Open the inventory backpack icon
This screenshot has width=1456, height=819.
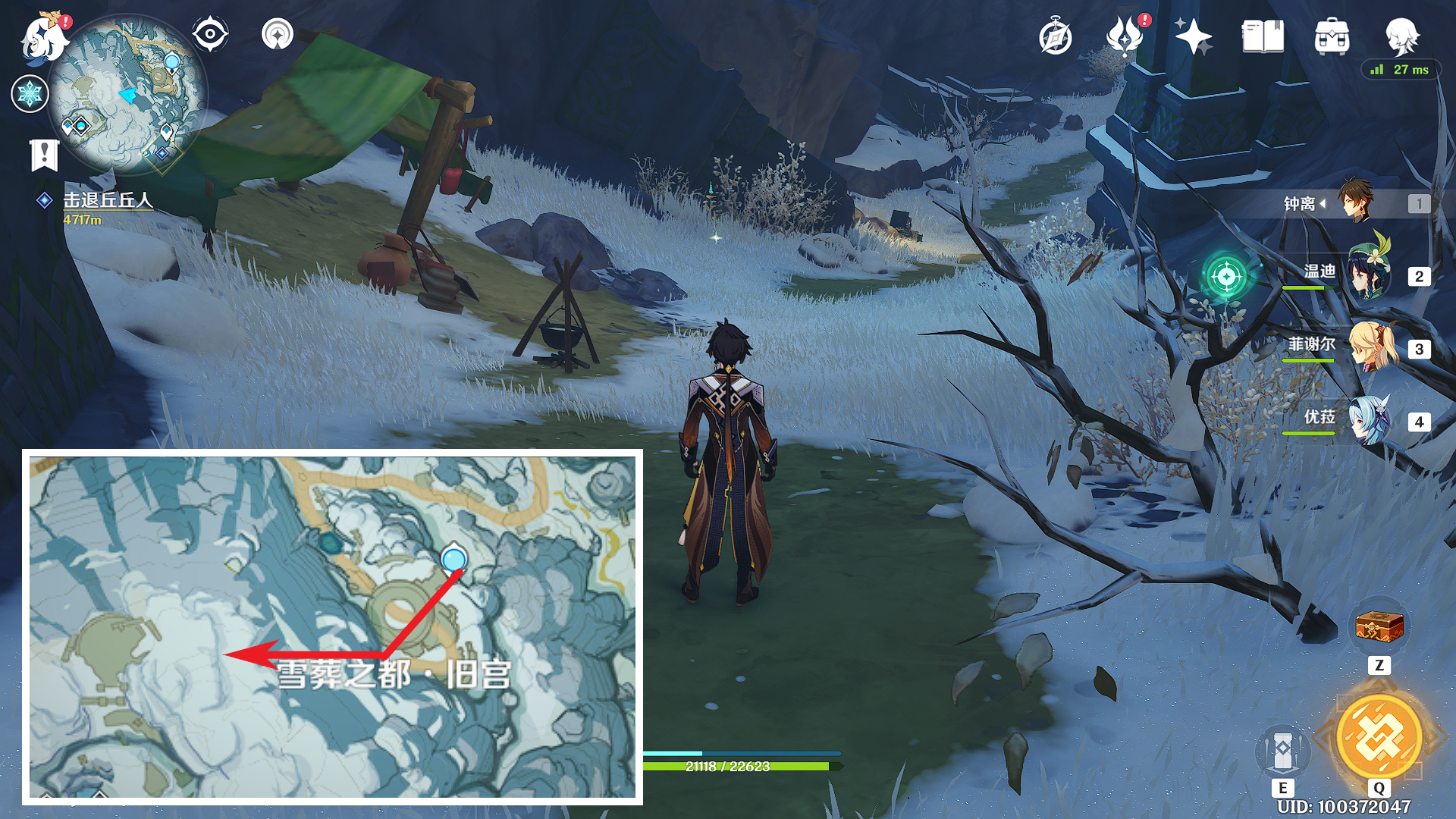[x=1332, y=36]
